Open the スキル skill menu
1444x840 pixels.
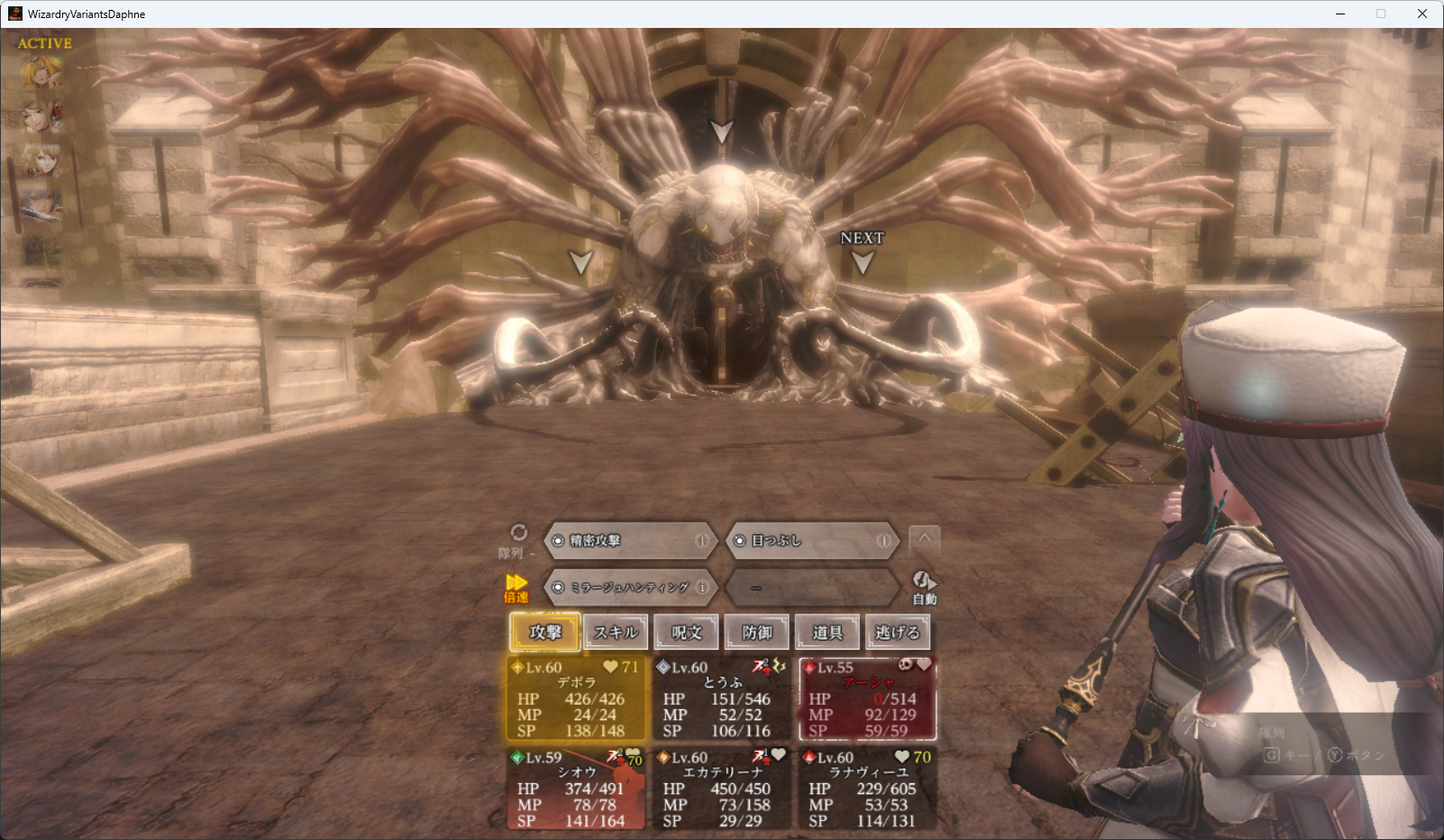coord(616,632)
